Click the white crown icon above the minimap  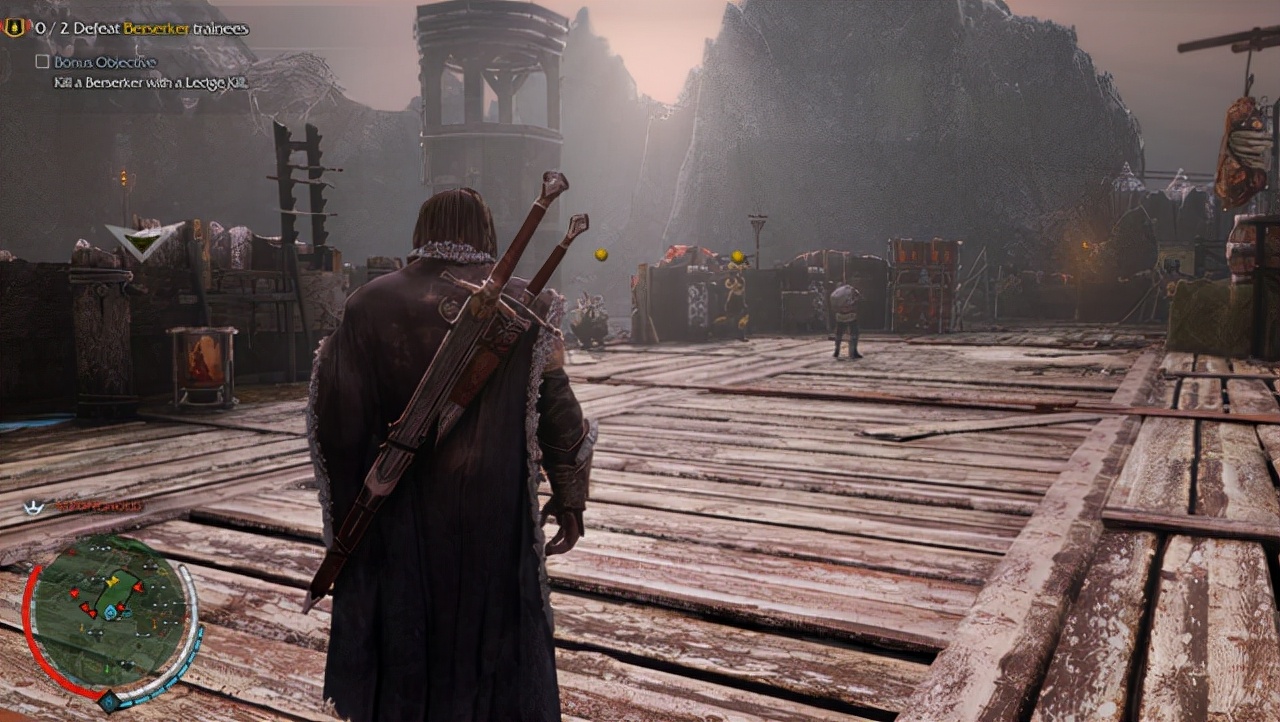point(35,507)
